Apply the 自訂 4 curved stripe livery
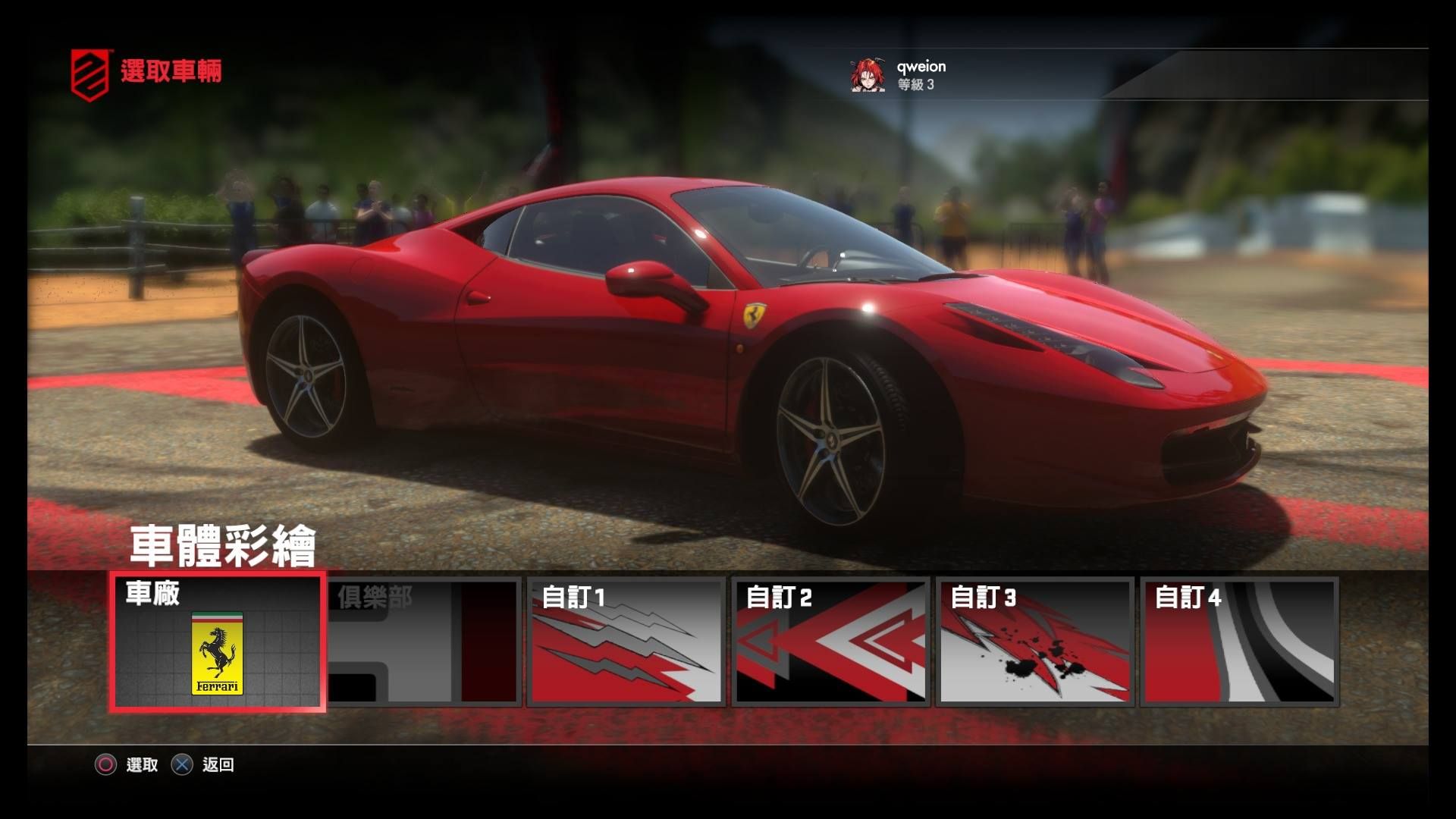This screenshot has width=1456, height=819. pyautogui.click(x=1239, y=642)
